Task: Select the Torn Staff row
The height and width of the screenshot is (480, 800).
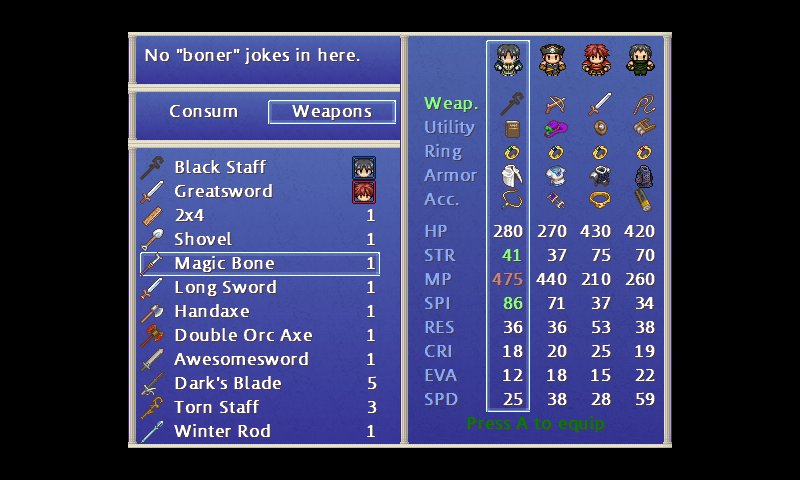Action: pyautogui.click(x=216, y=407)
